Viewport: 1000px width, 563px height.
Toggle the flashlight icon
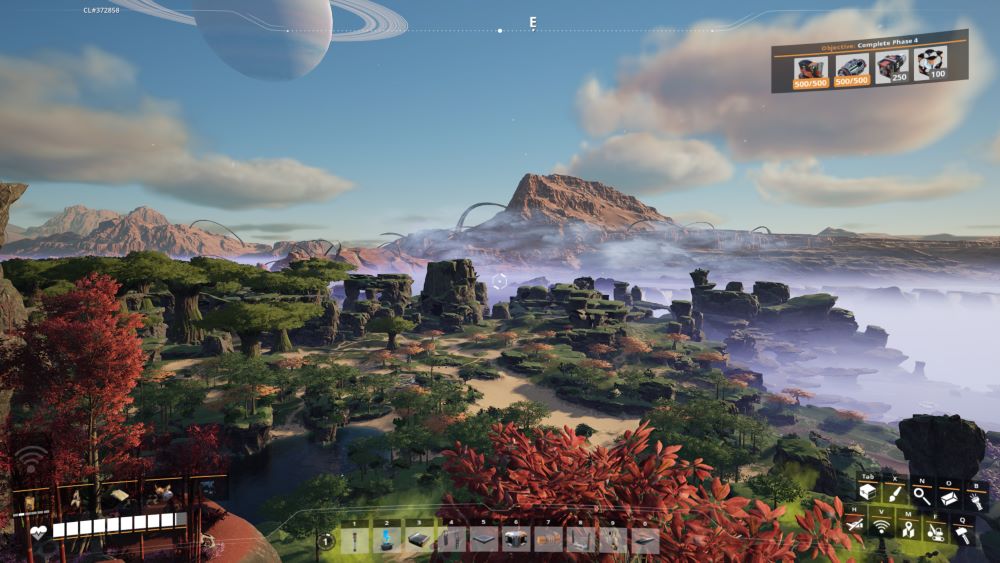[976, 500]
